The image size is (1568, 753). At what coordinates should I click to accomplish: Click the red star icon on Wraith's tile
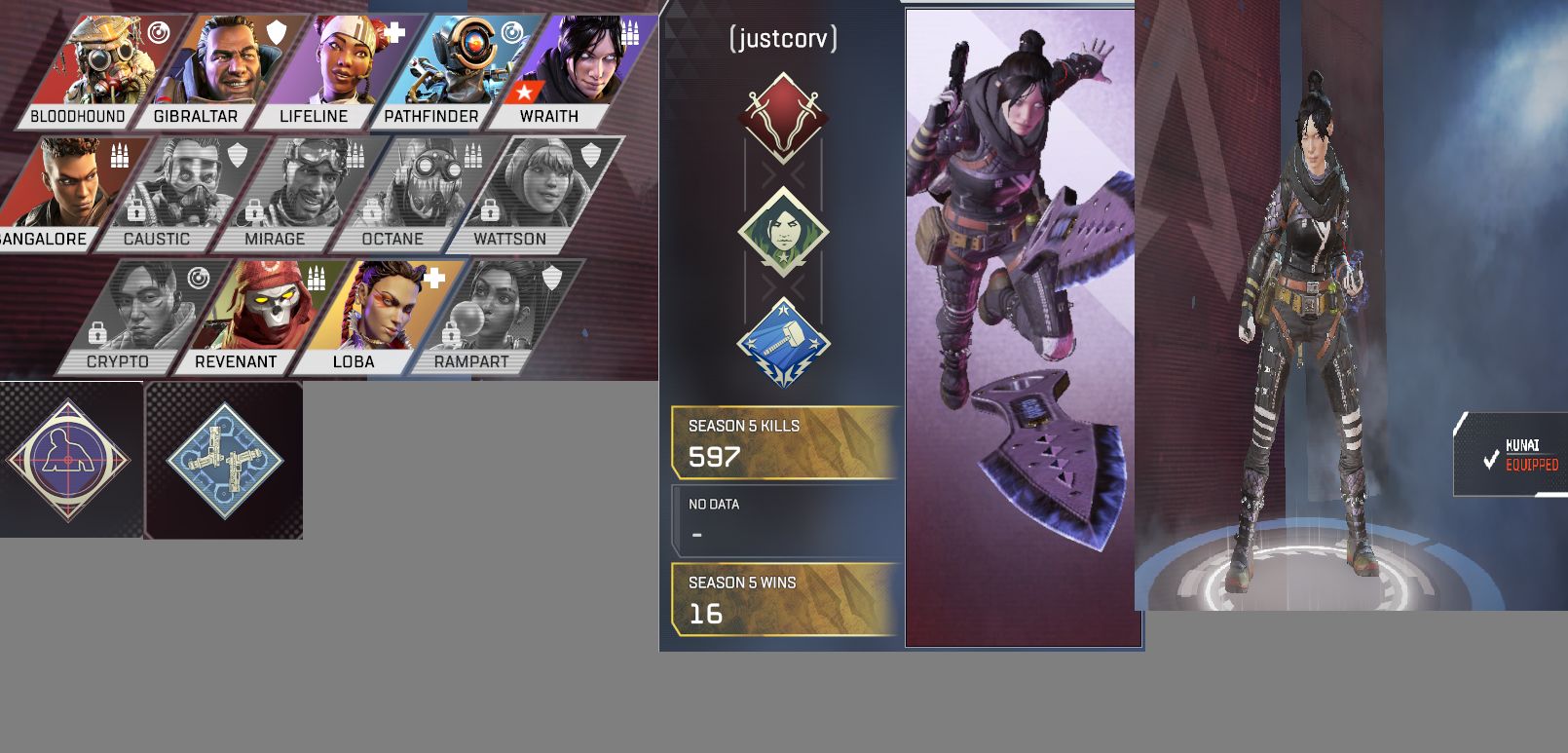point(524,92)
